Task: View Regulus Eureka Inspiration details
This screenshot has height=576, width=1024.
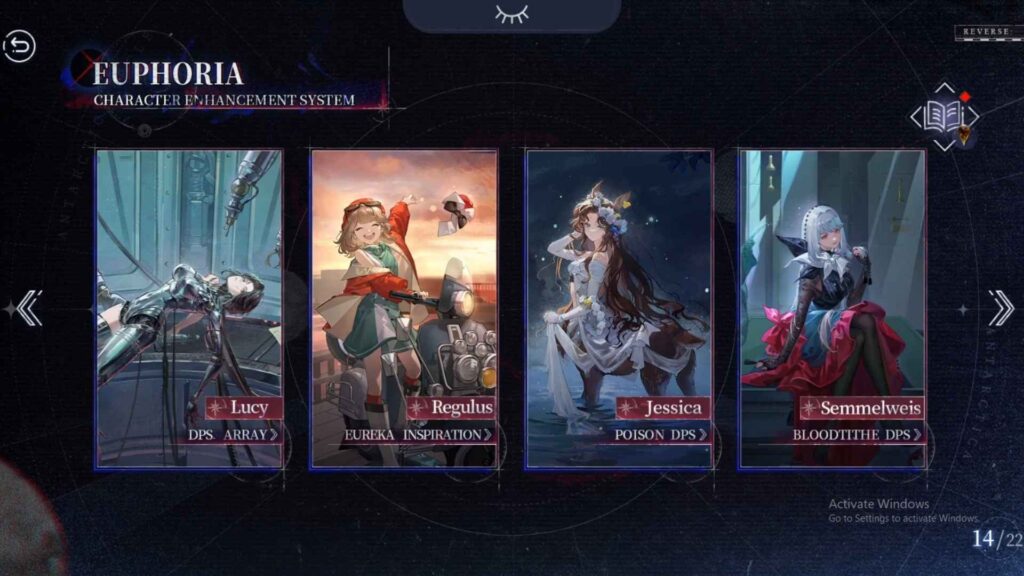Action: coord(419,435)
